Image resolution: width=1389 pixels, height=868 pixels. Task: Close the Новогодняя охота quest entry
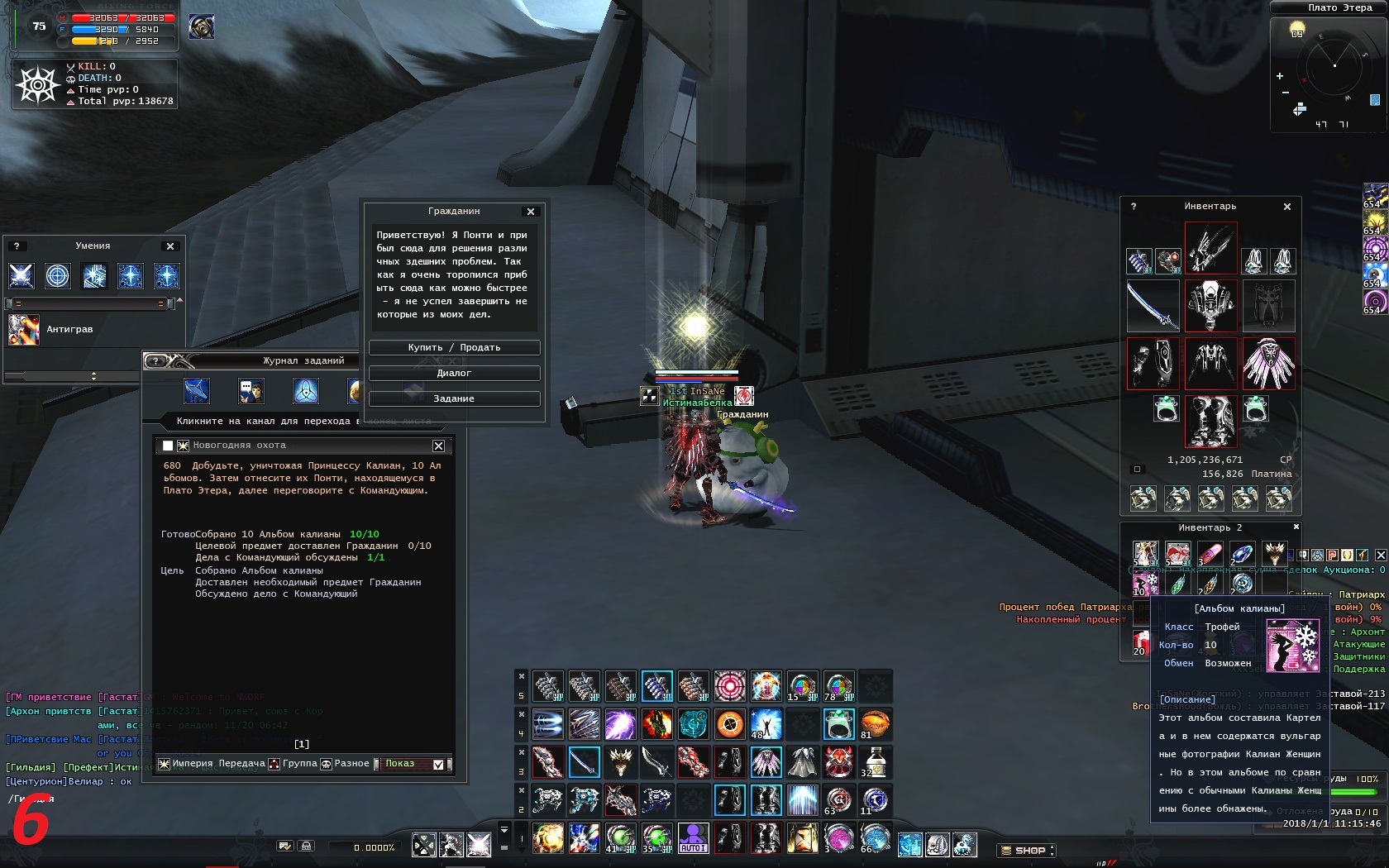(x=438, y=446)
